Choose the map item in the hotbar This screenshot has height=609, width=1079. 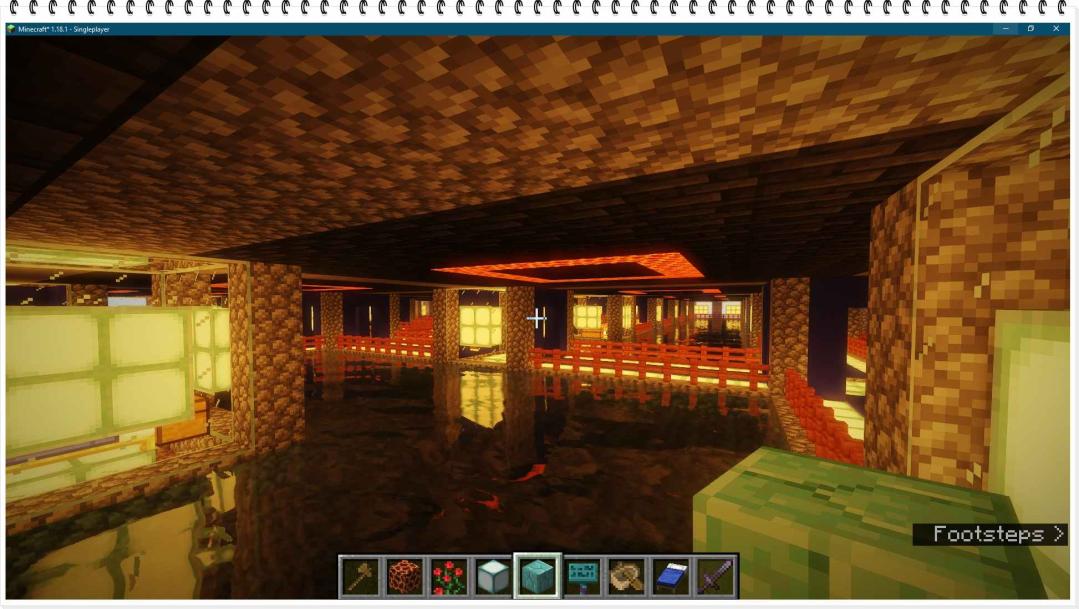click(626, 577)
